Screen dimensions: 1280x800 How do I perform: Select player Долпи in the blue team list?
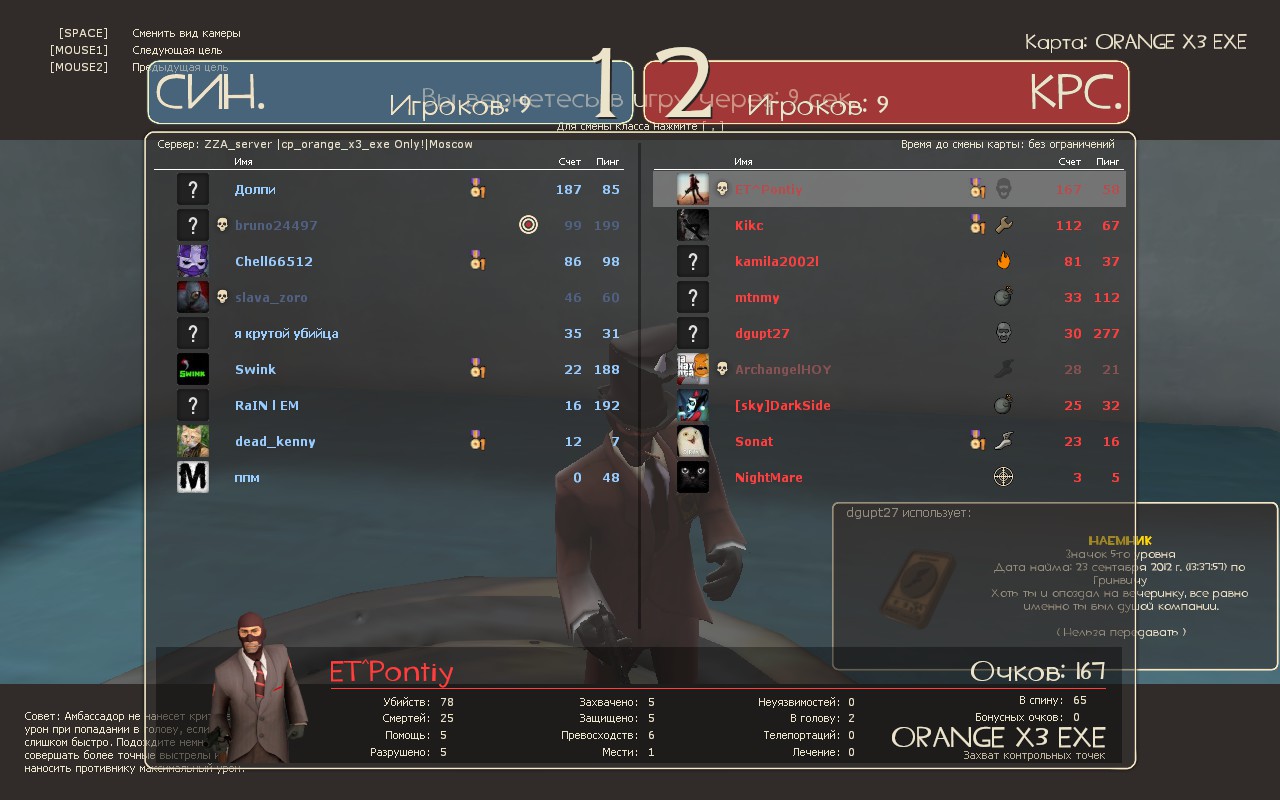(255, 190)
